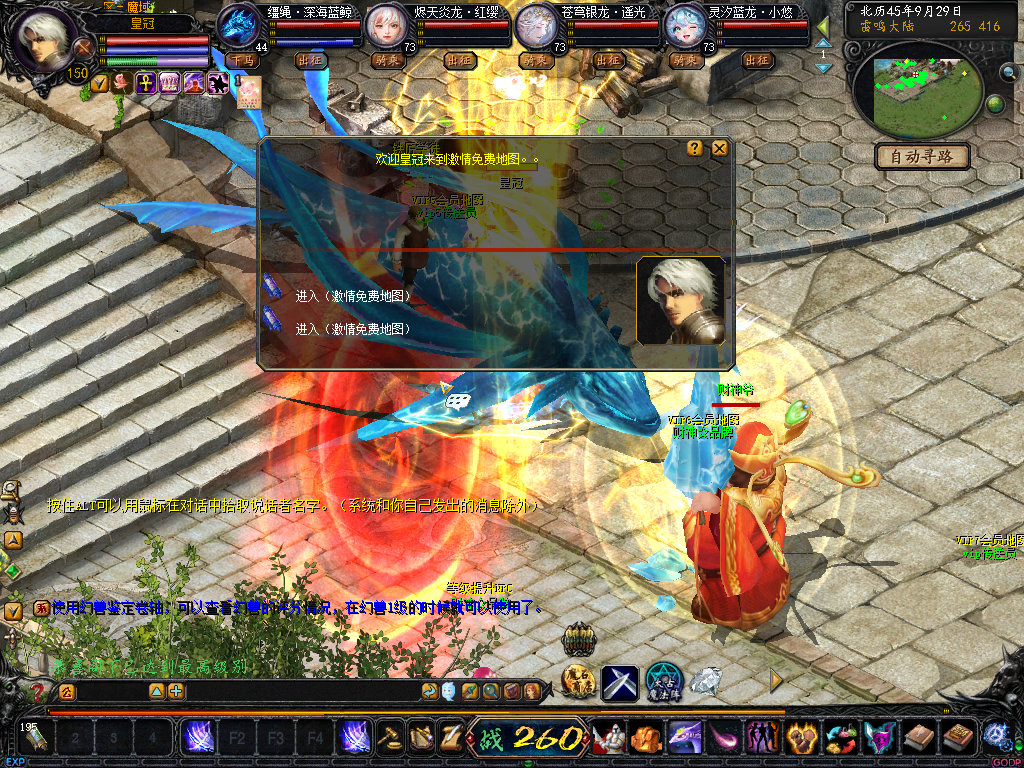Screen dimensions: 1024x768
Task: Open the gavel auction icon
Action: pos(388,738)
